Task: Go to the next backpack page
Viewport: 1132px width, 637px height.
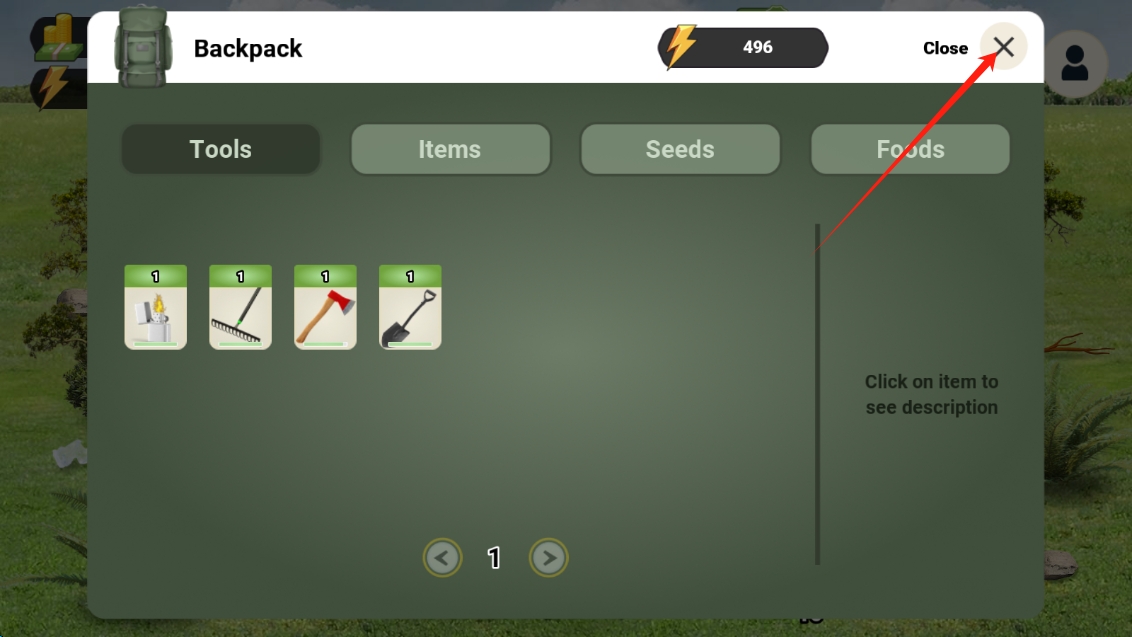Action: coord(548,558)
